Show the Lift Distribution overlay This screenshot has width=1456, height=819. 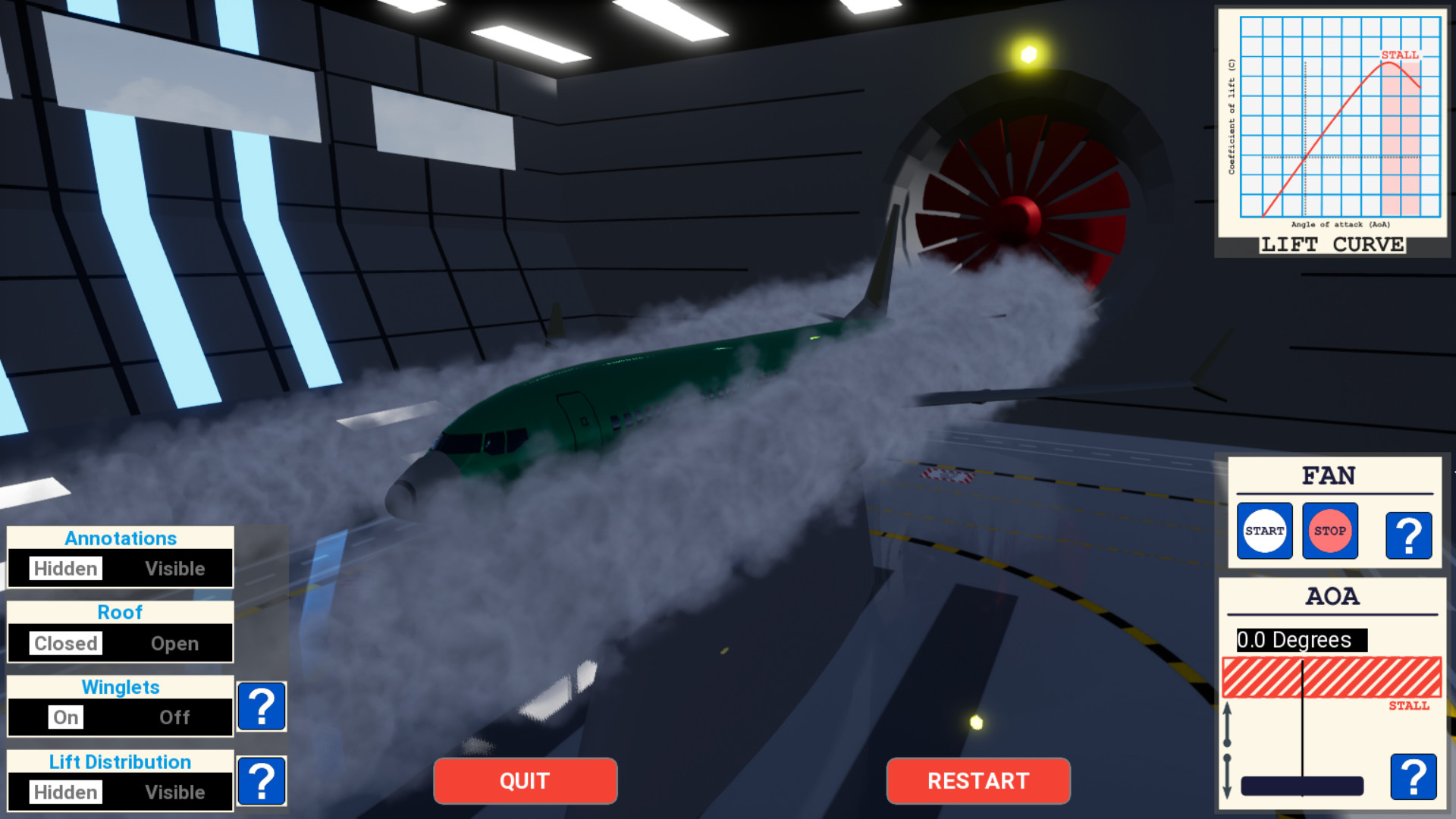tap(175, 792)
